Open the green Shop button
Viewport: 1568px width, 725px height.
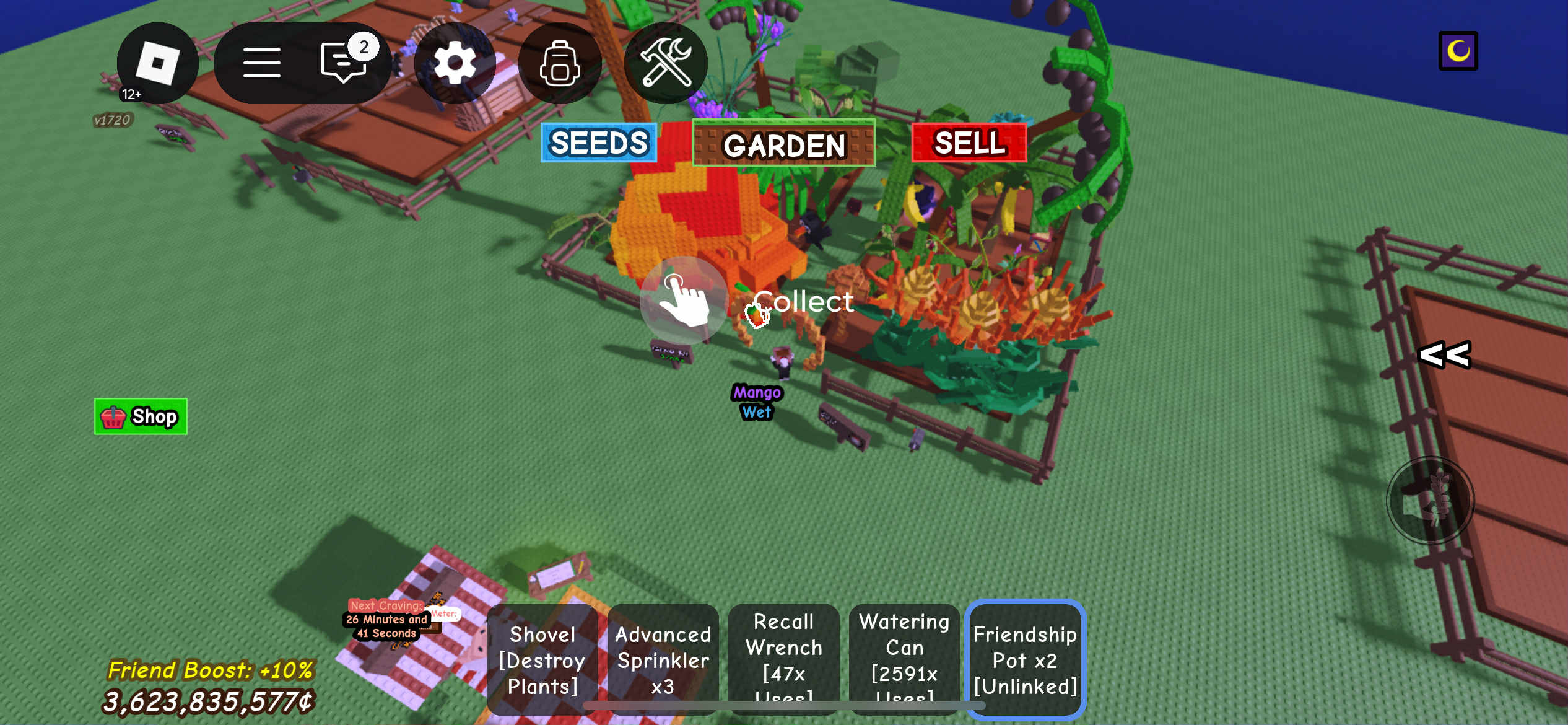(x=141, y=416)
